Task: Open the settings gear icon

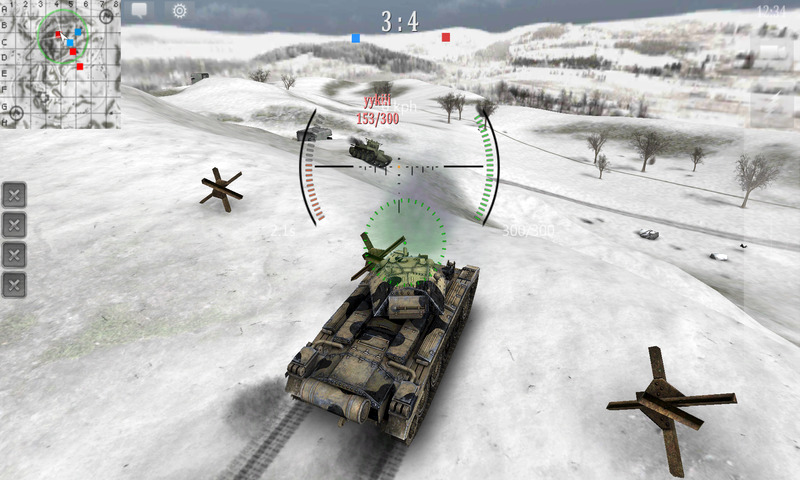Action: (180, 11)
